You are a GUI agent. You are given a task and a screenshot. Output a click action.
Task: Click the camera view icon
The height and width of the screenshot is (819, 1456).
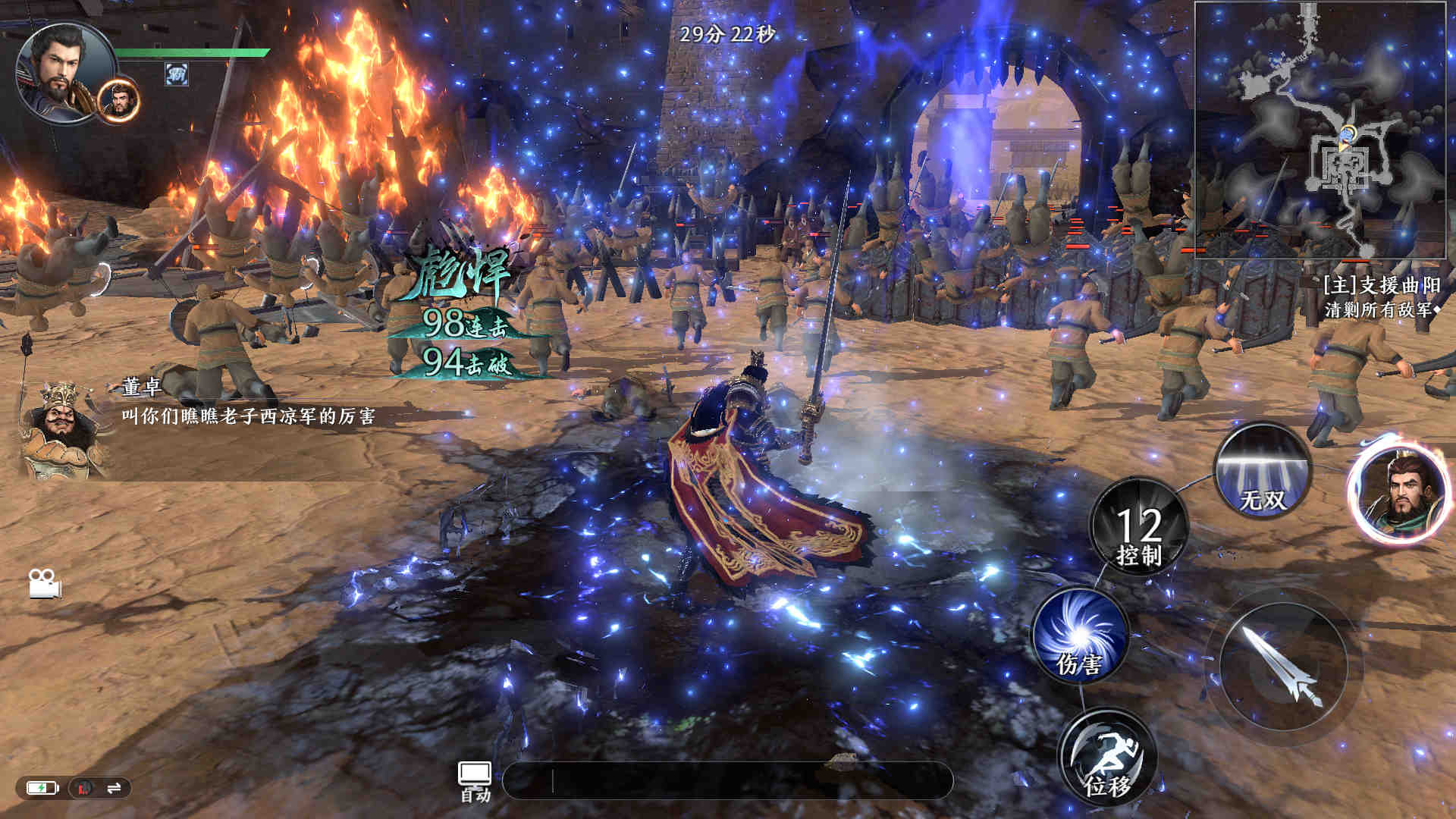click(45, 582)
